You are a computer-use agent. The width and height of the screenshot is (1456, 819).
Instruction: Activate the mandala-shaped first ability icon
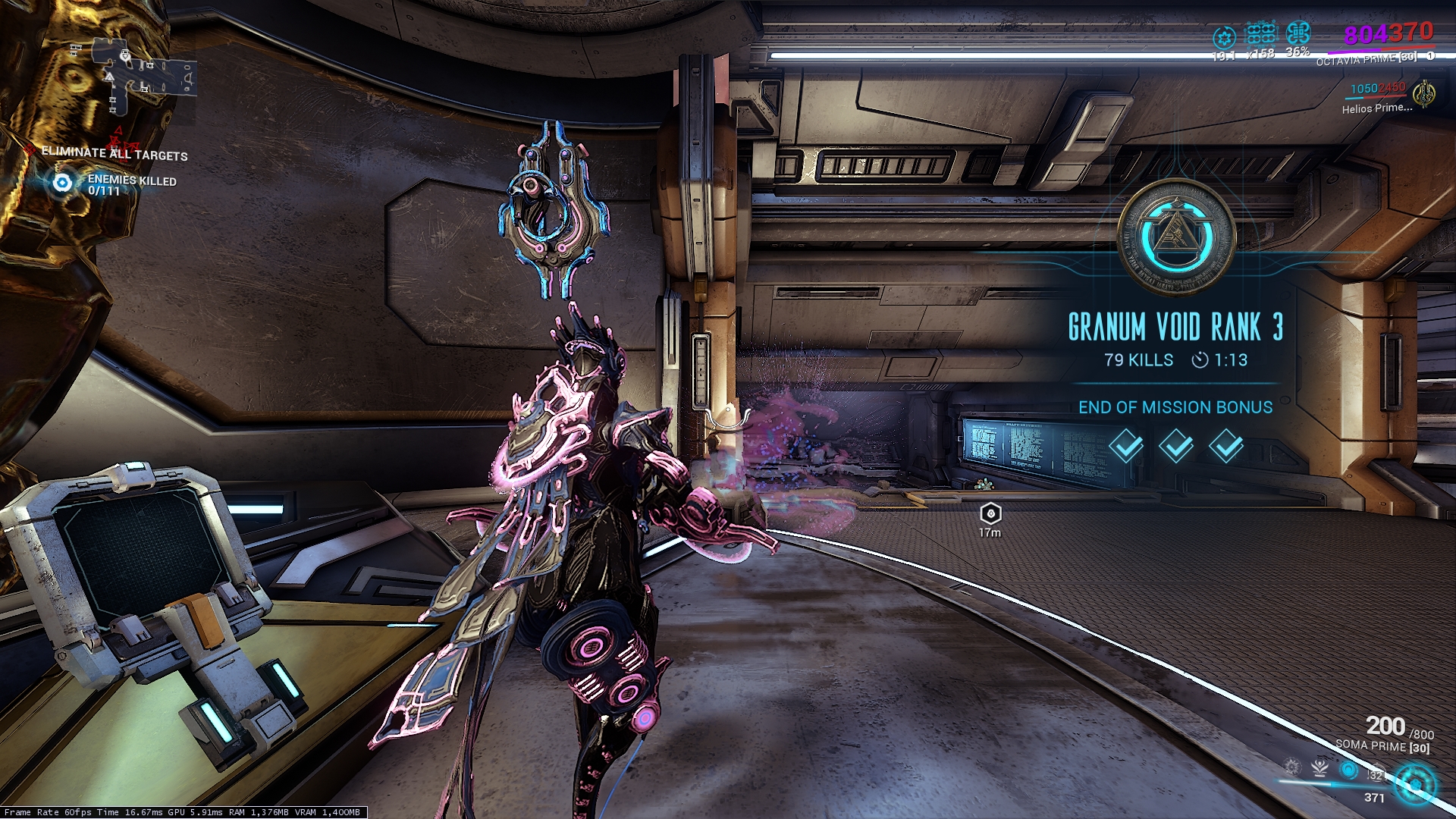click(1292, 767)
